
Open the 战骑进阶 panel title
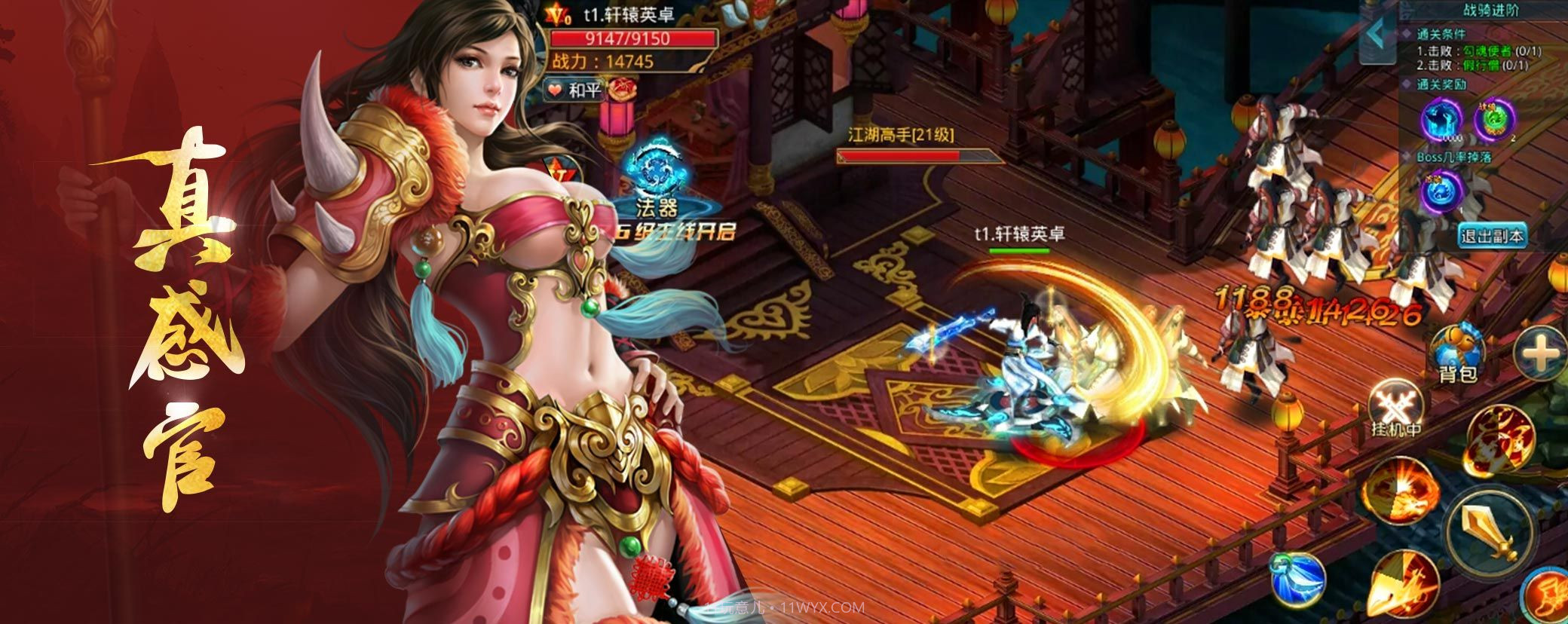coord(1492,9)
